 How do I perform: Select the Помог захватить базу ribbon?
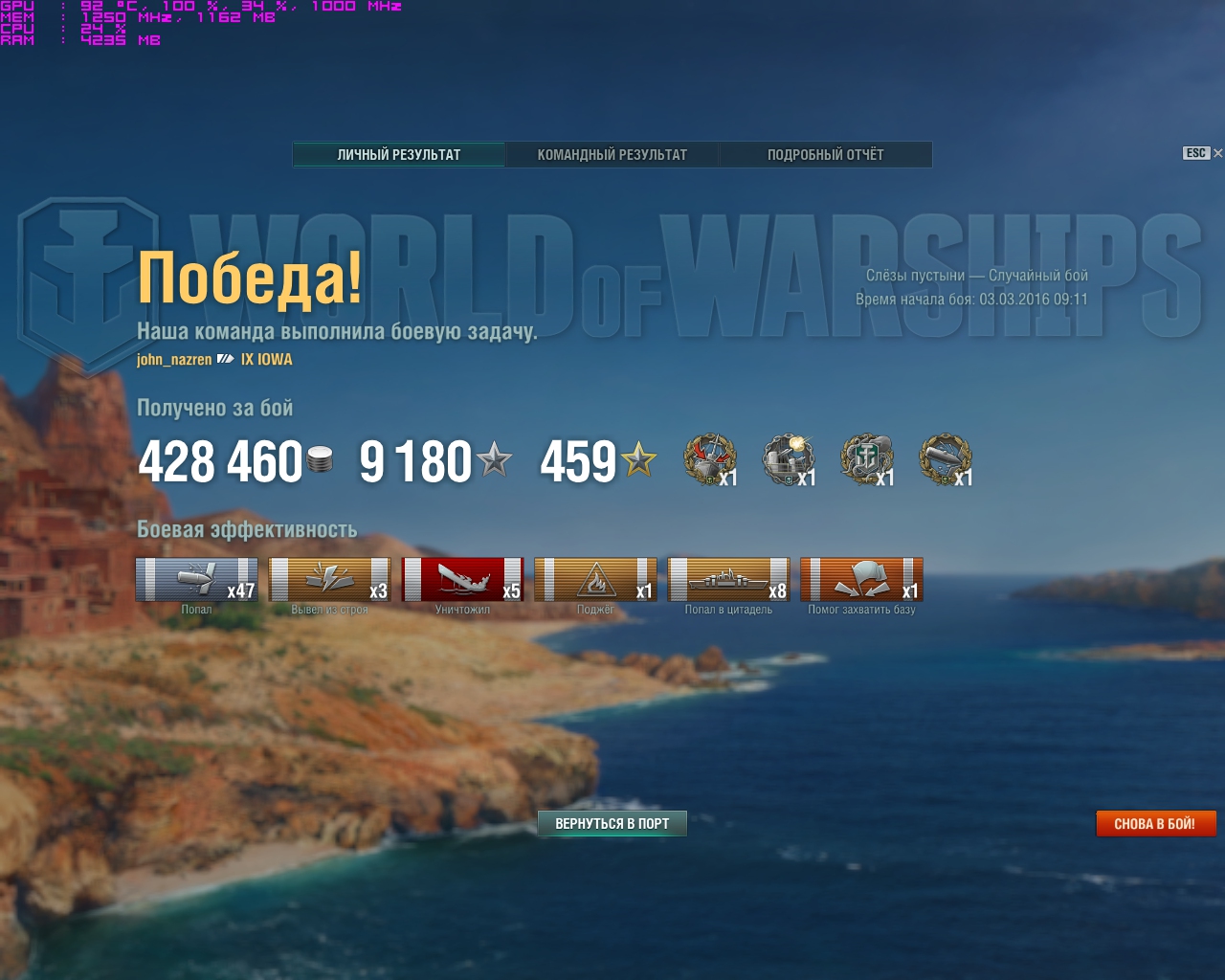[x=861, y=580]
